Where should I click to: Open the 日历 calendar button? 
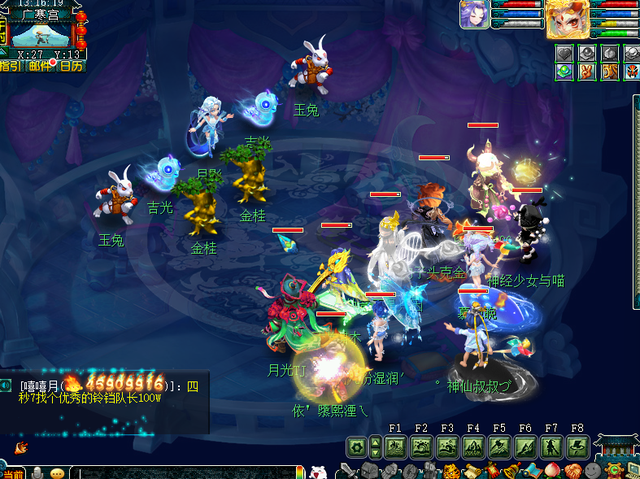tap(71, 66)
